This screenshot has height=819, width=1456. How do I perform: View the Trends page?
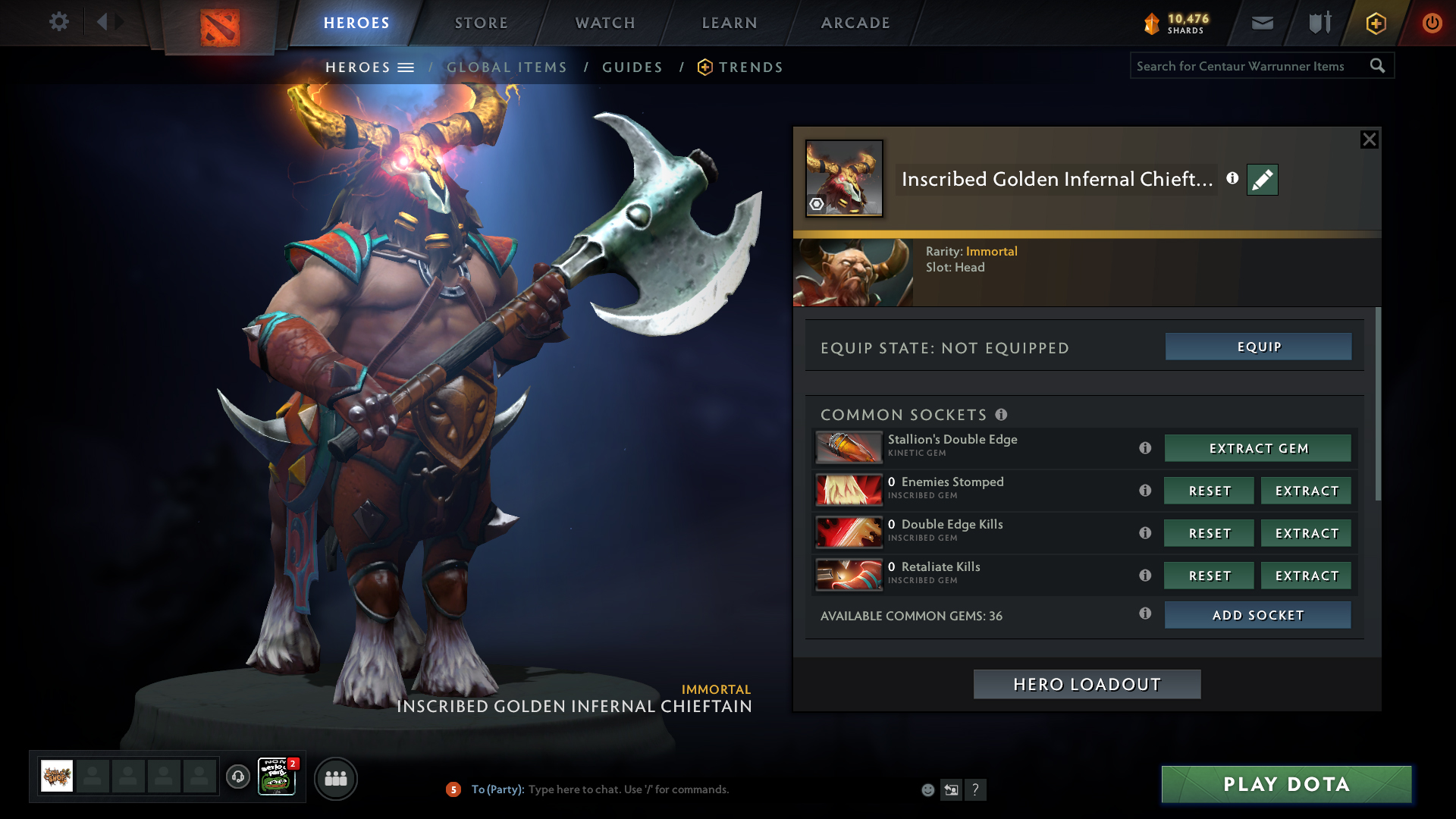click(750, 67)
